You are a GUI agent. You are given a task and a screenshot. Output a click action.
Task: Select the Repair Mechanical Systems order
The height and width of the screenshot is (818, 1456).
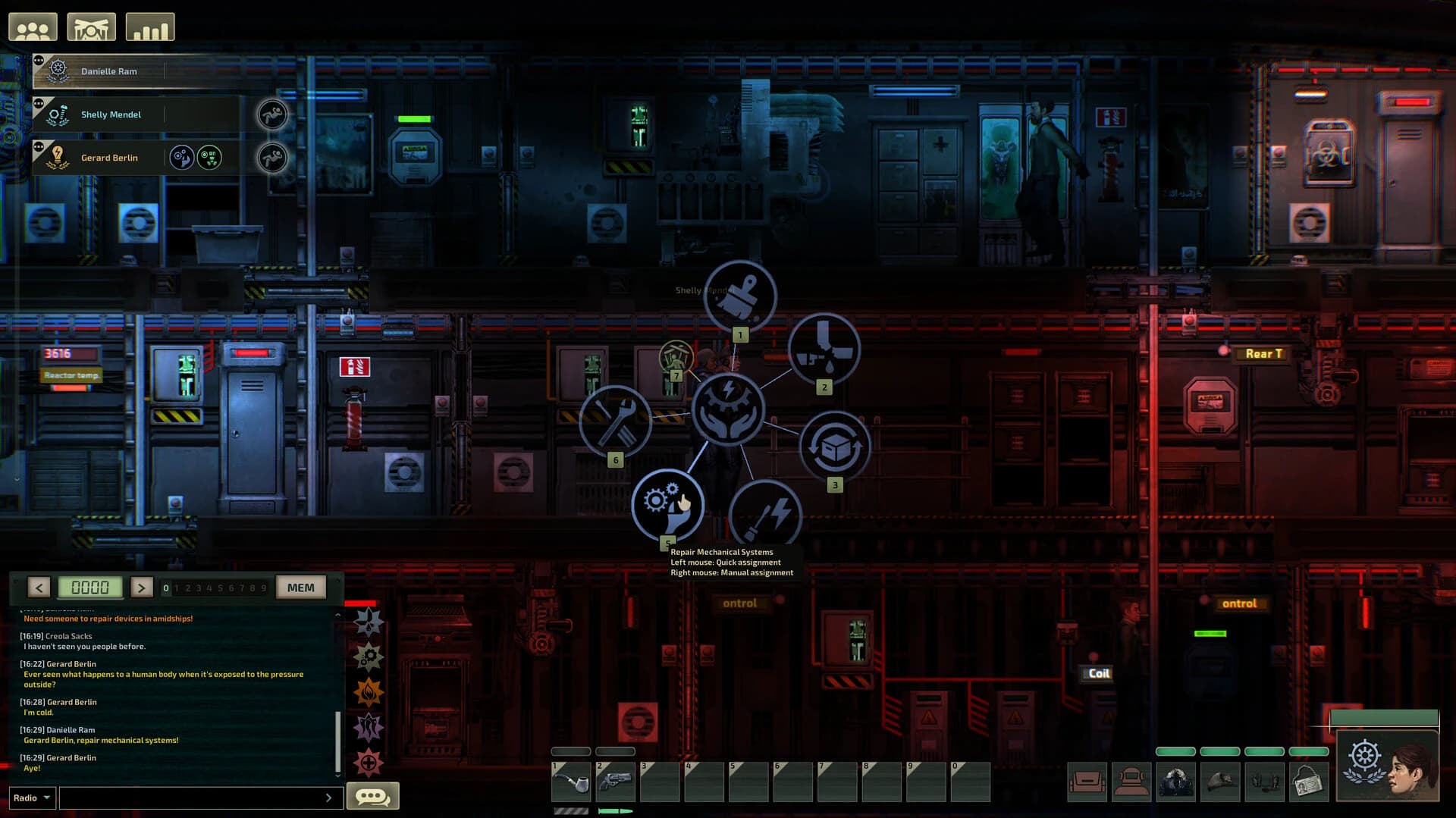667,504
